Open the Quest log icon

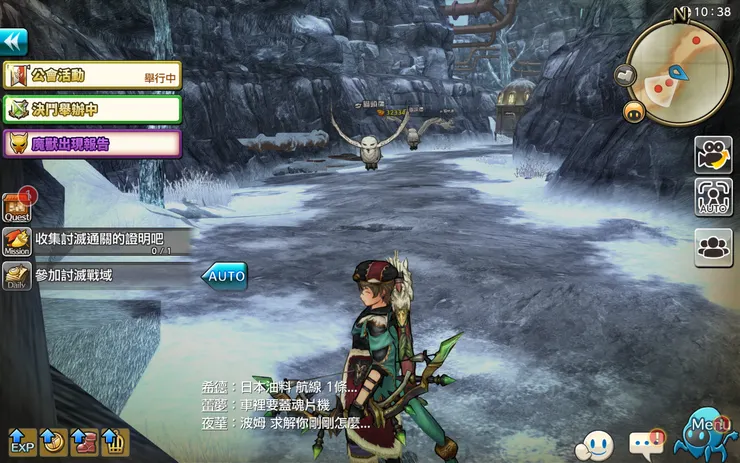tap(17, 206)
